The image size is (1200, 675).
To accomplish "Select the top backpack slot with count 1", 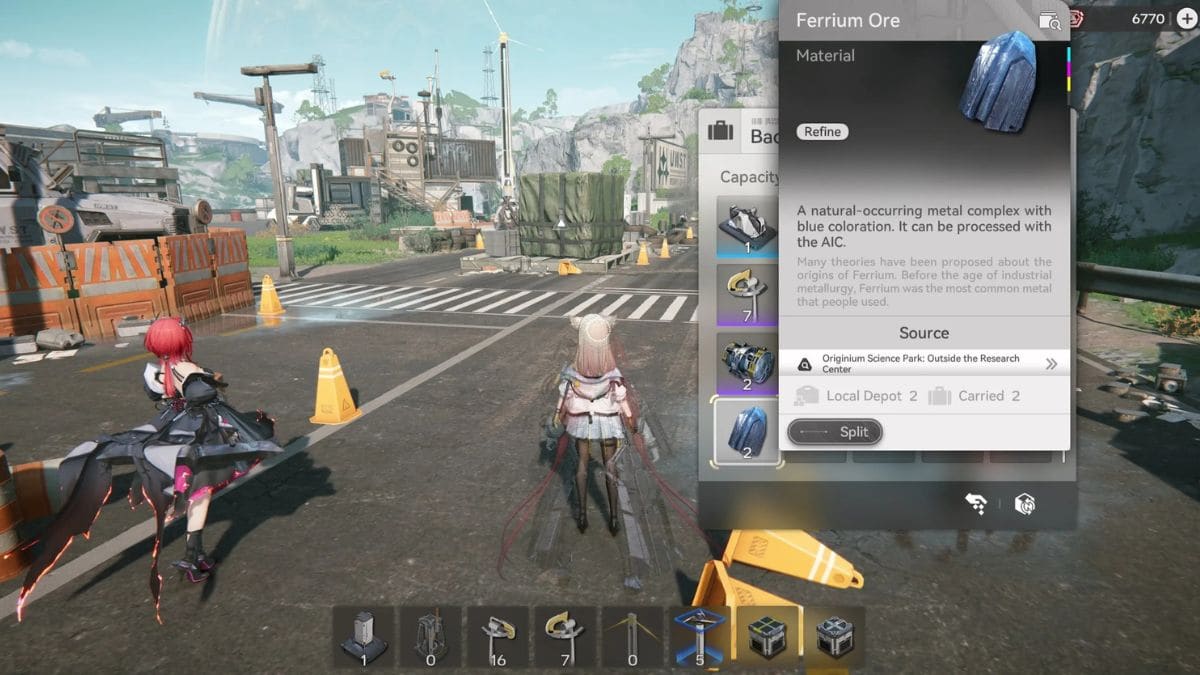I will [748, 227].
